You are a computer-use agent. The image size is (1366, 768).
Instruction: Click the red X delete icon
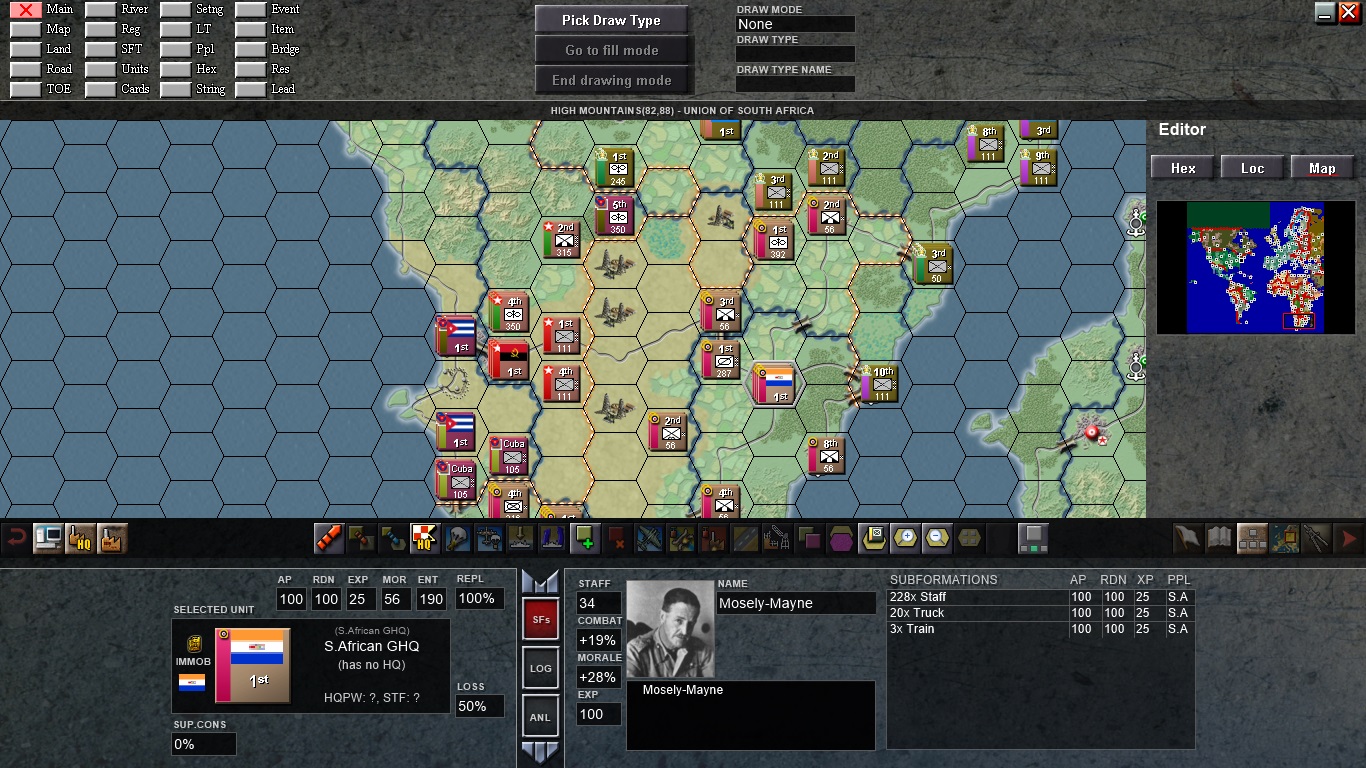(x=617, y=537)
